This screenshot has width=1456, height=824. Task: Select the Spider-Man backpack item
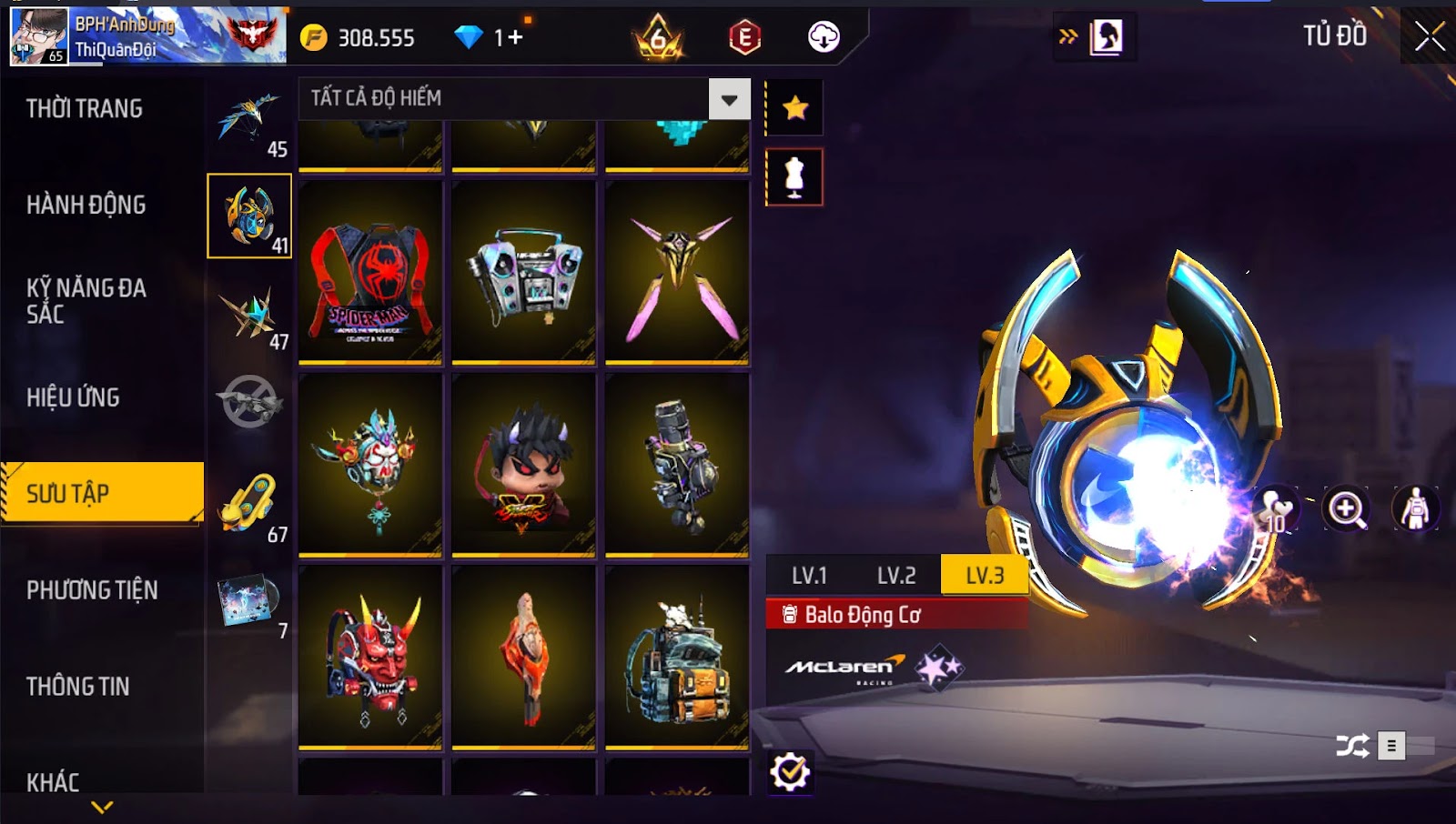tap(370, 273)
